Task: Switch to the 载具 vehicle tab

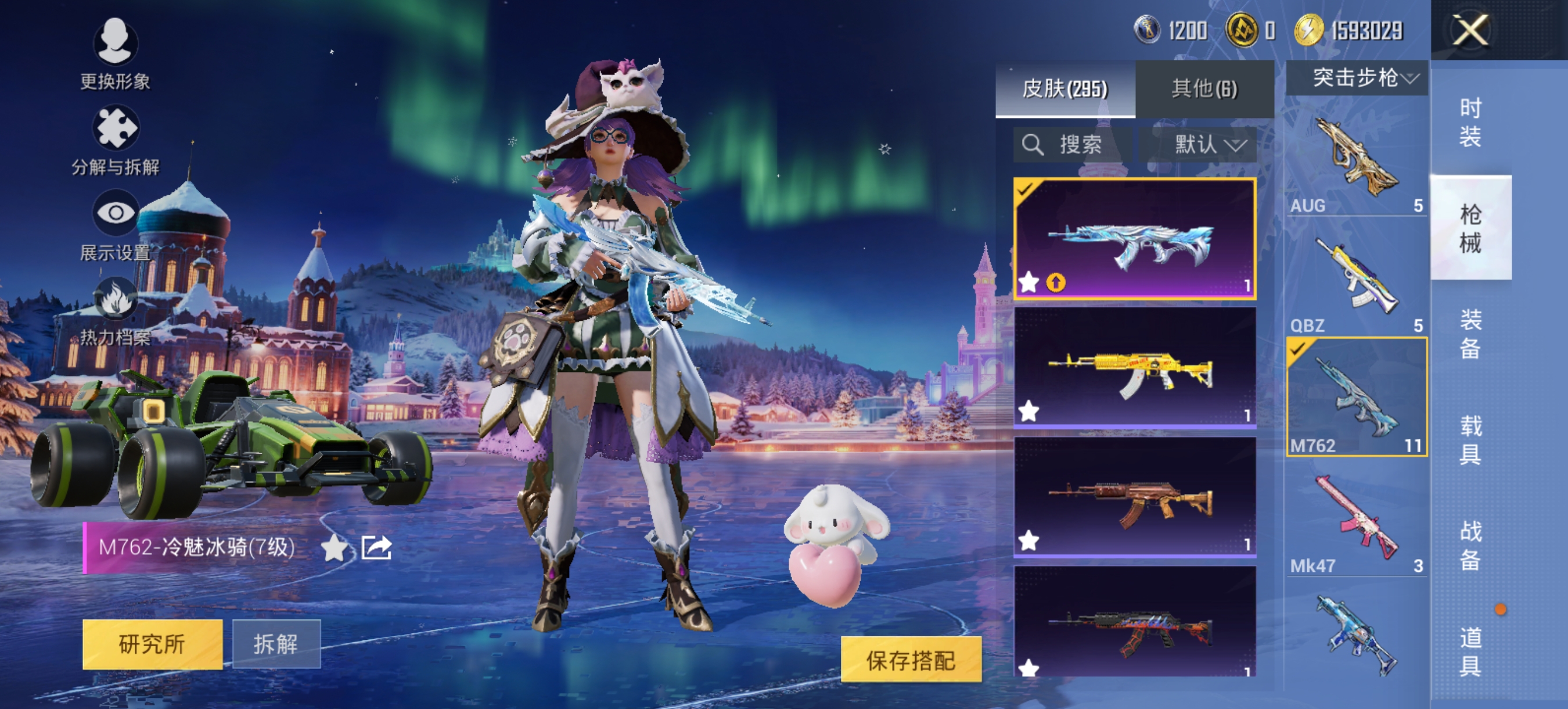Action: pyautogui.click(x=1470, y=440)
